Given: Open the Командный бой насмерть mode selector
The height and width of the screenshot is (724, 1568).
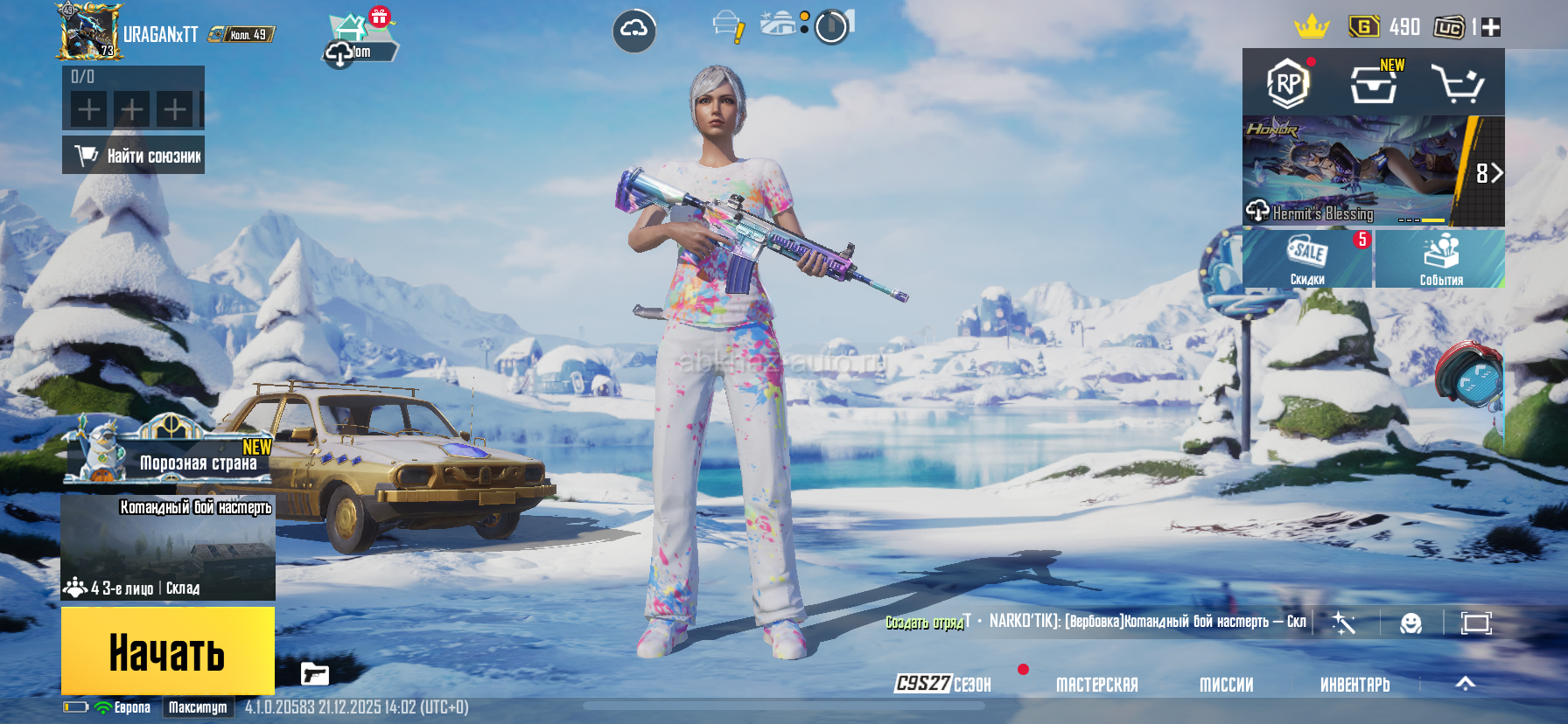Looking at the screenshot, I should pyautogui.click(x=168, y=548).
